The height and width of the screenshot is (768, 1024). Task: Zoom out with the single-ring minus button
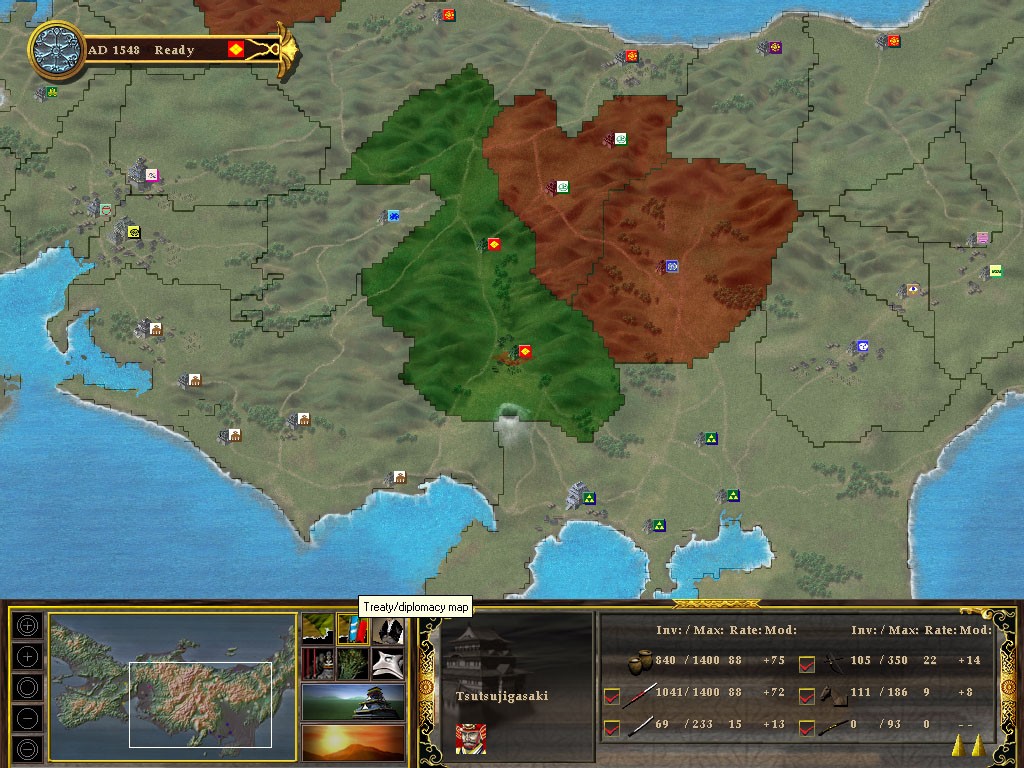[x=28, y=717]
